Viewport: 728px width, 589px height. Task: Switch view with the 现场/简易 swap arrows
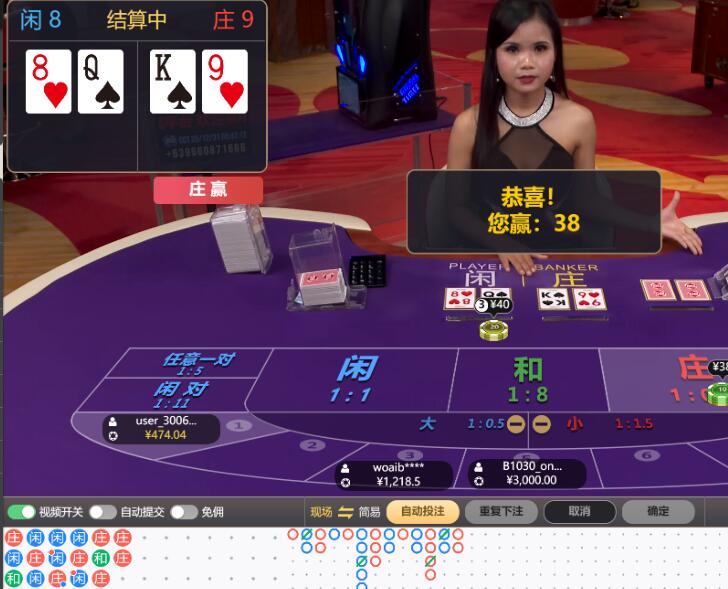346,512
